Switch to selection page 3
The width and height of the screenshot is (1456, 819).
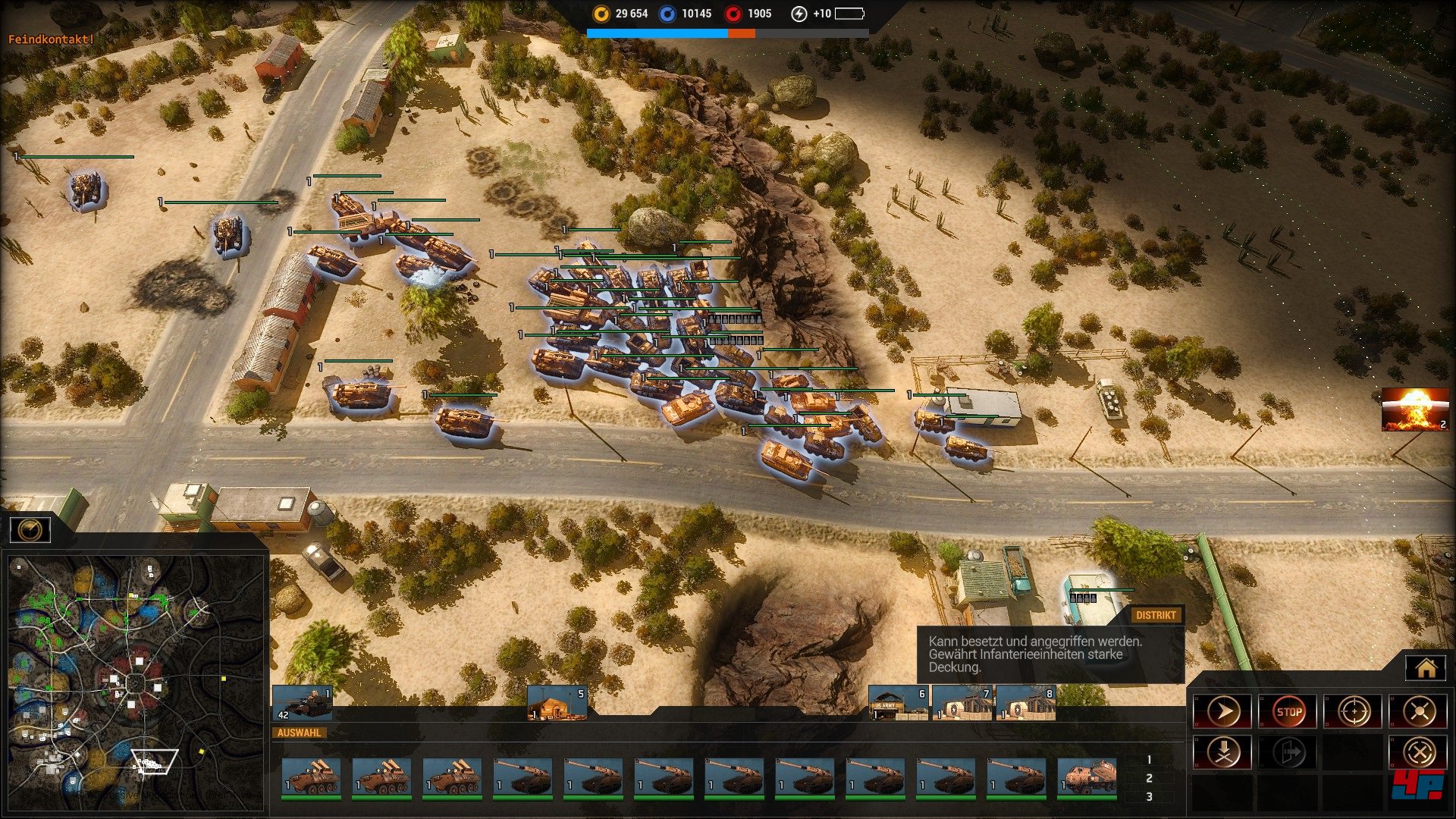(x=1149, y=797)
